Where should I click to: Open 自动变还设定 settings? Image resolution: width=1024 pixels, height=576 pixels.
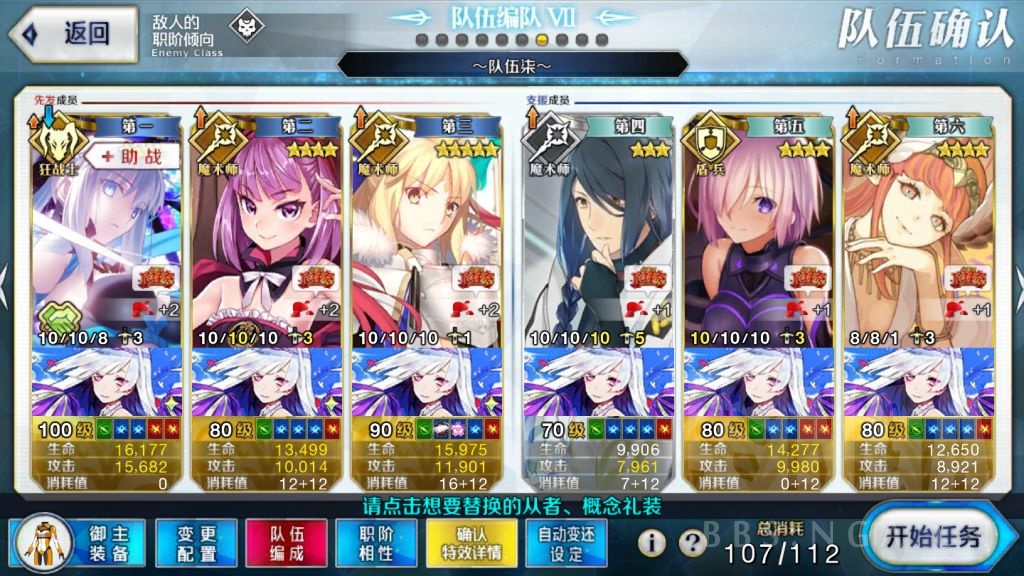[x=566, y=543]
